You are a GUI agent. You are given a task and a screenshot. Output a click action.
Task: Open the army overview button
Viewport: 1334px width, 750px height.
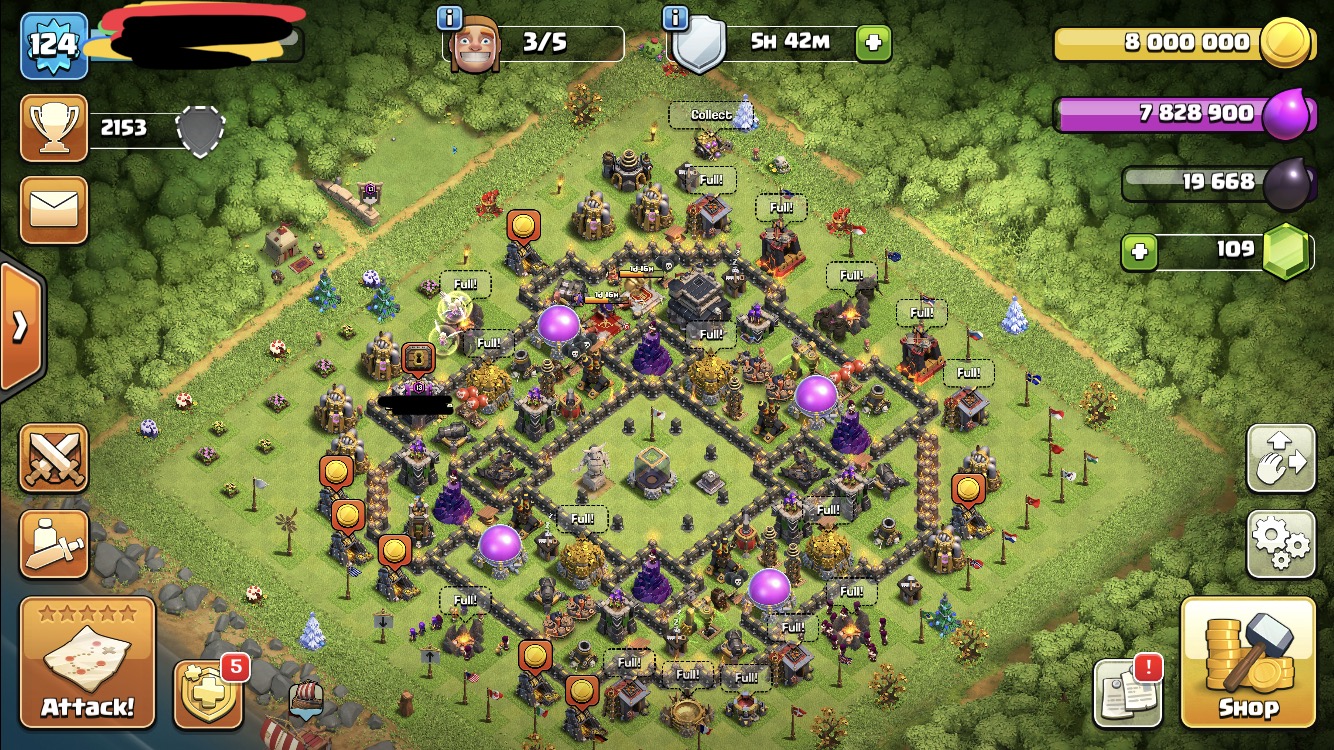click(54, 544)
